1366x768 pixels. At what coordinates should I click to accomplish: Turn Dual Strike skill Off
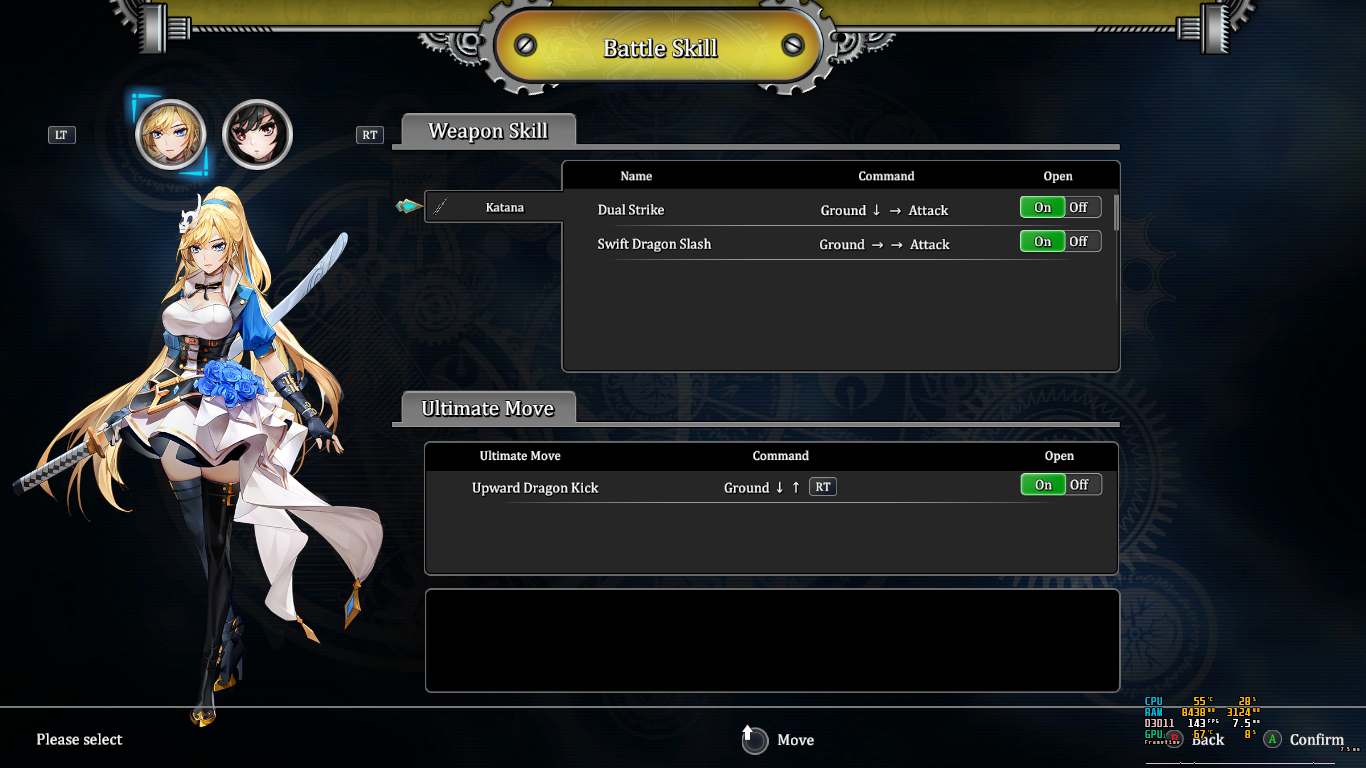(x=1079, y=207)
